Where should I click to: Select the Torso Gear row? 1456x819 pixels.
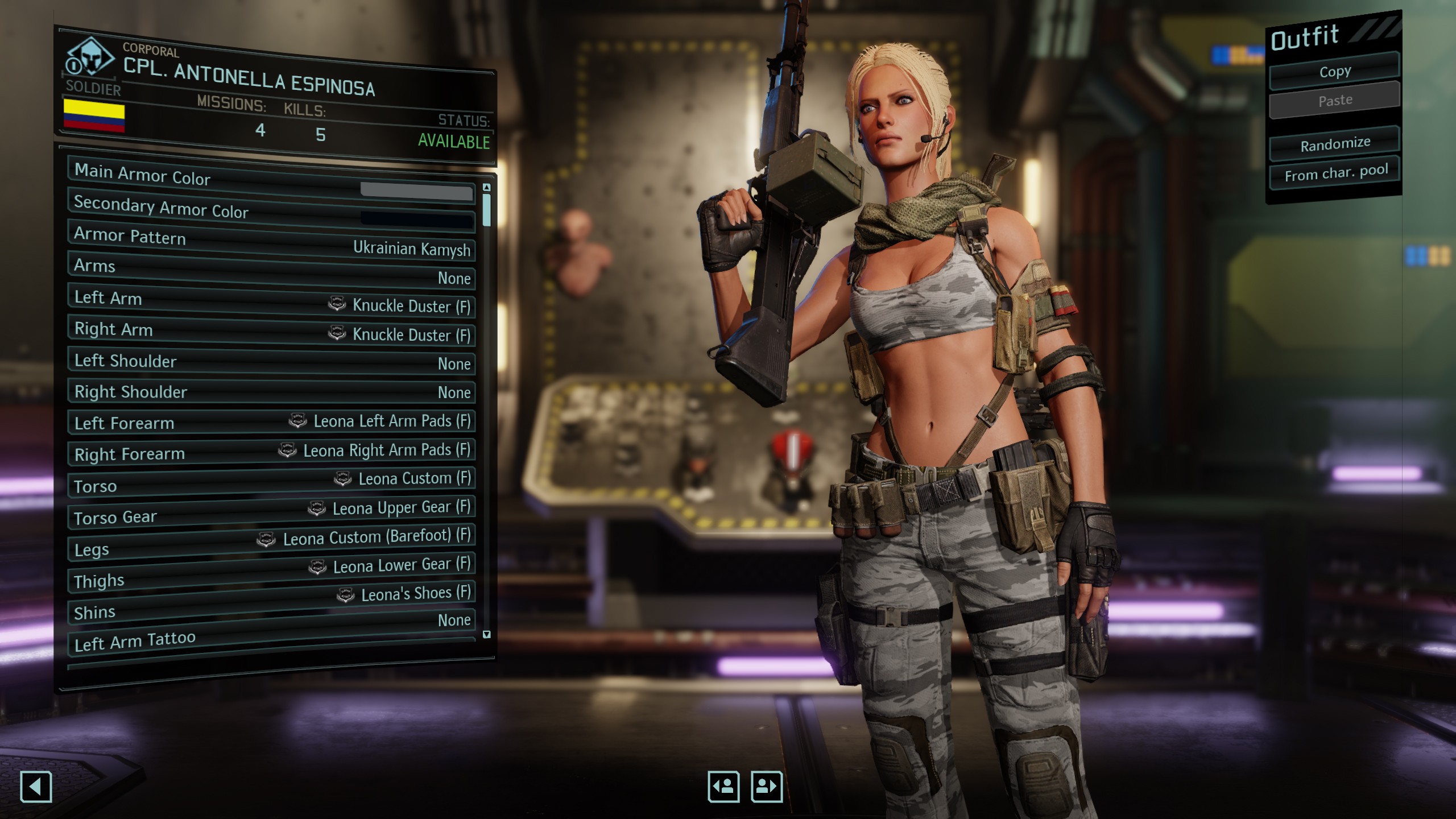(272, 513)
